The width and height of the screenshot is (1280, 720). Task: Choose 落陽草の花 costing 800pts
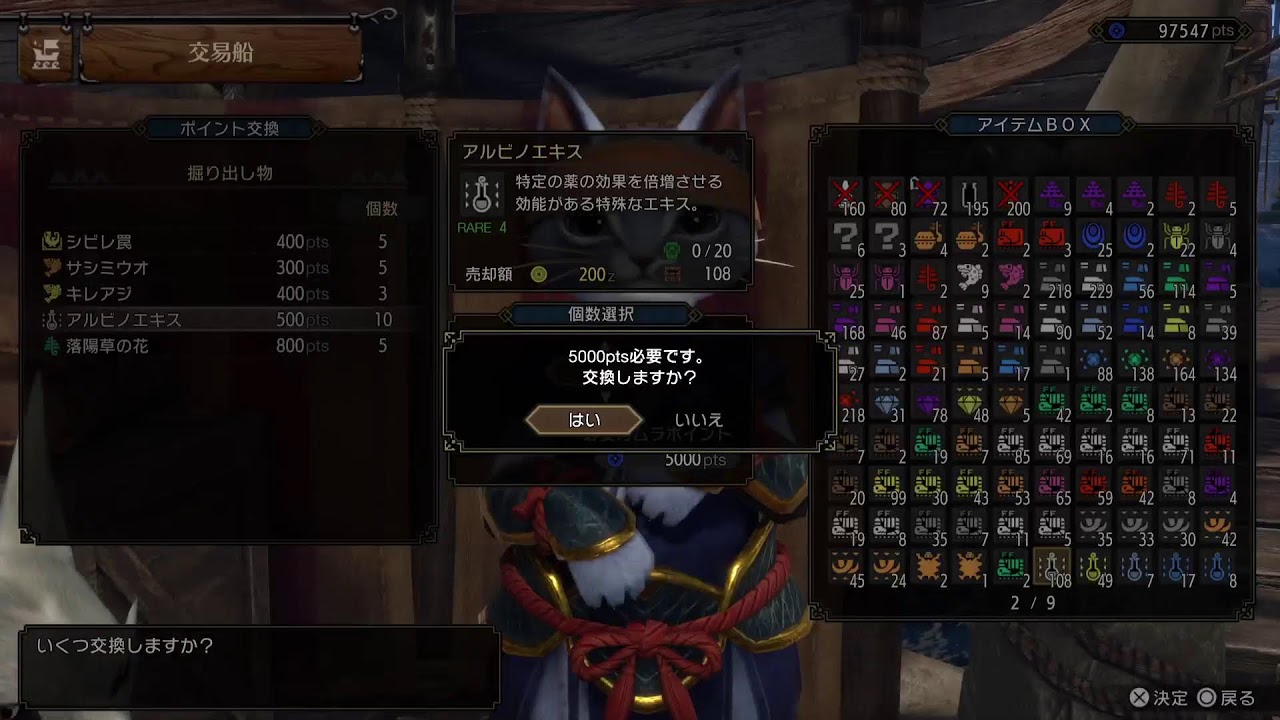click(x=115, y=346)
